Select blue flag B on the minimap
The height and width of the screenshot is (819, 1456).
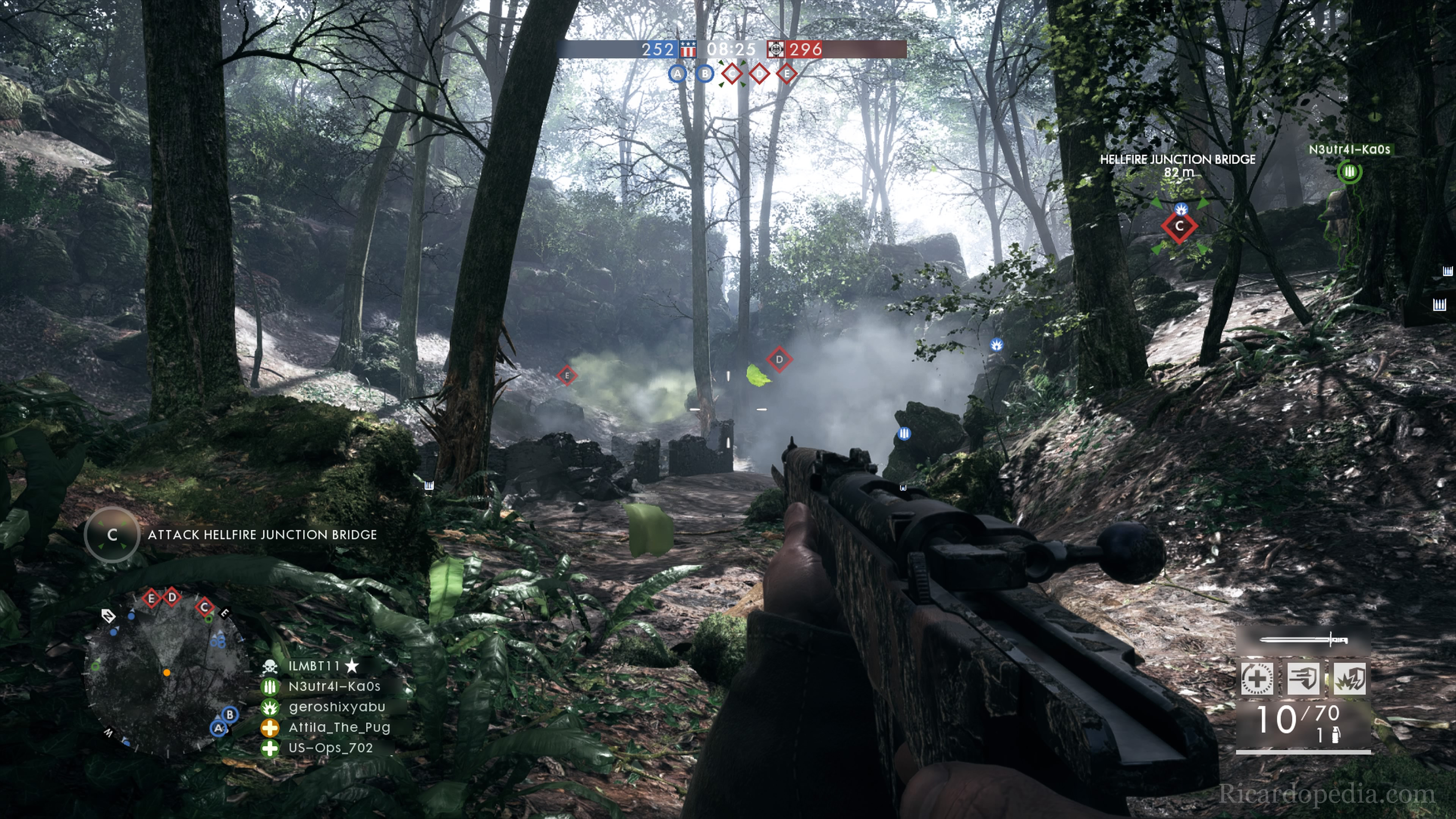pyautogui.click(x=229, y=714)
